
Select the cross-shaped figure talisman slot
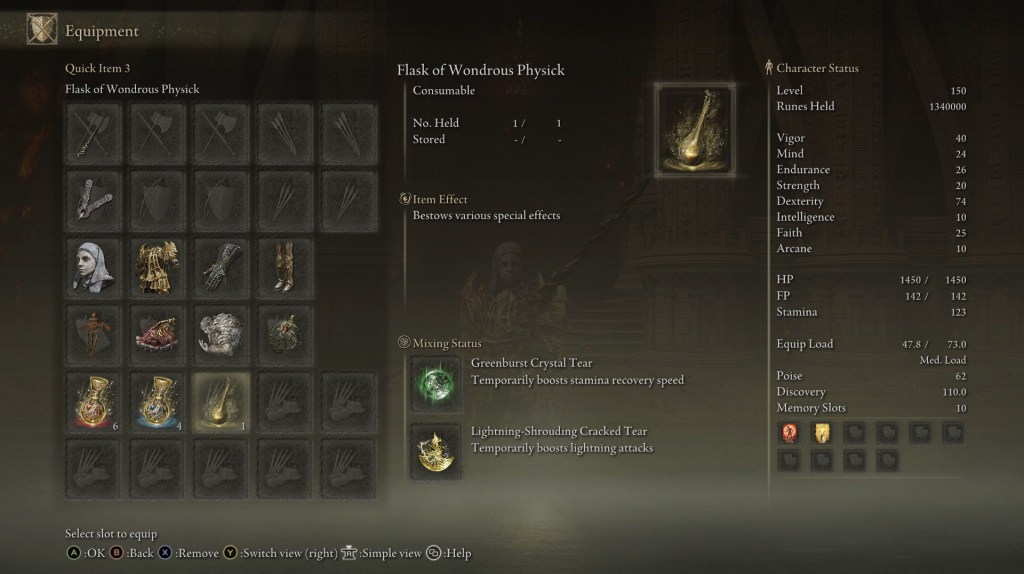click(93, 334)
